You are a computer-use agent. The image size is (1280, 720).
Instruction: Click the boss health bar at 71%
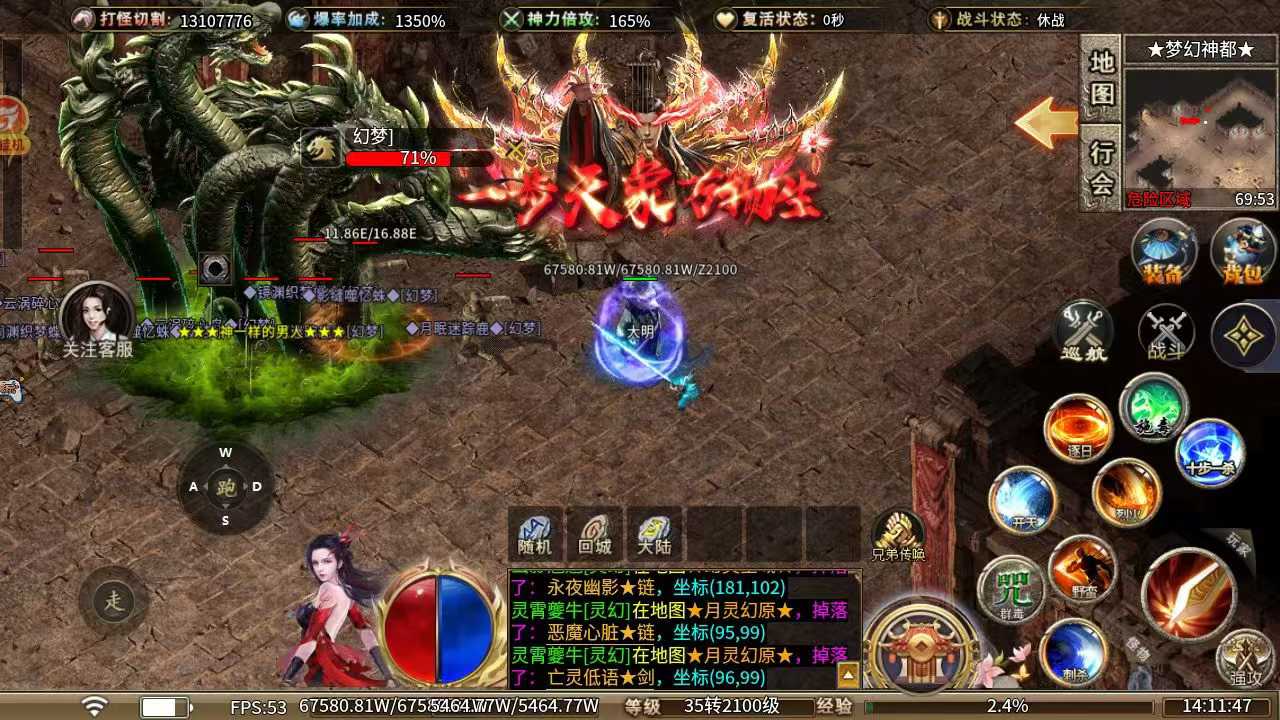click(x=420, y=157)
